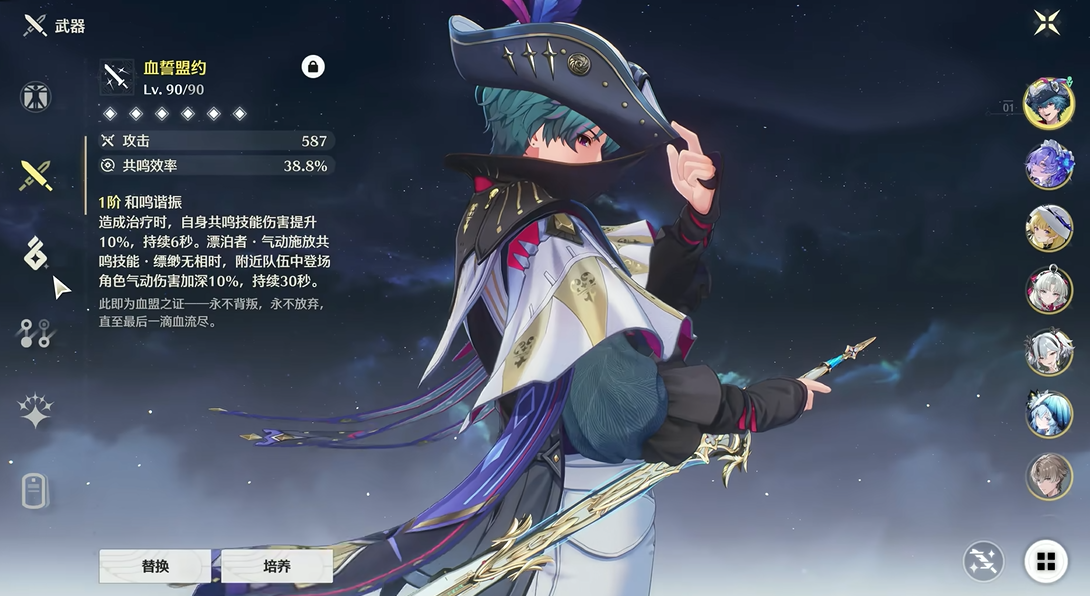Close the weapon screen with top-right X
The image size is (1090, 596).
pyautogui.click(x=1047, y=23)
